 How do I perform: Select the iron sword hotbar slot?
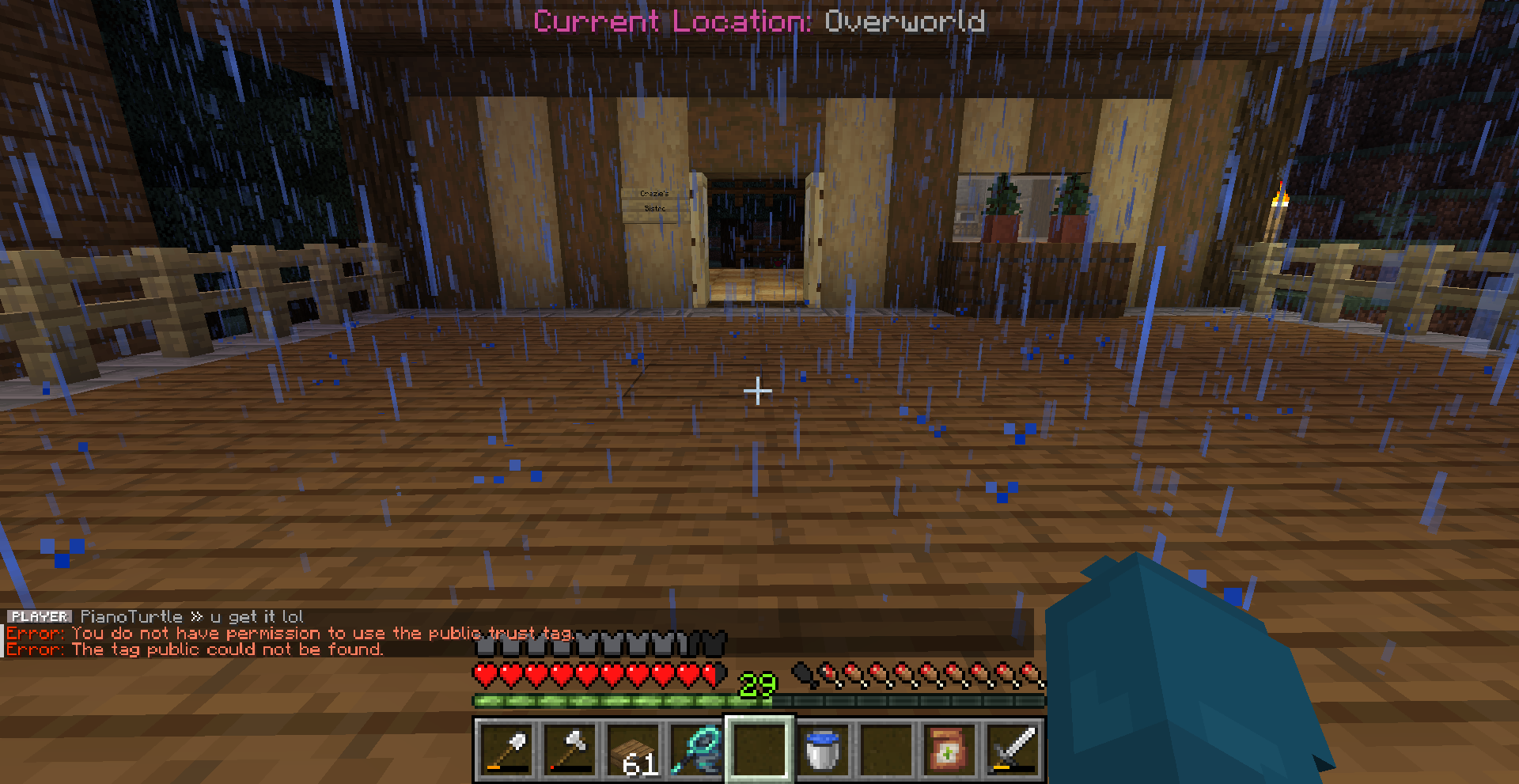tap(1013, 749)
